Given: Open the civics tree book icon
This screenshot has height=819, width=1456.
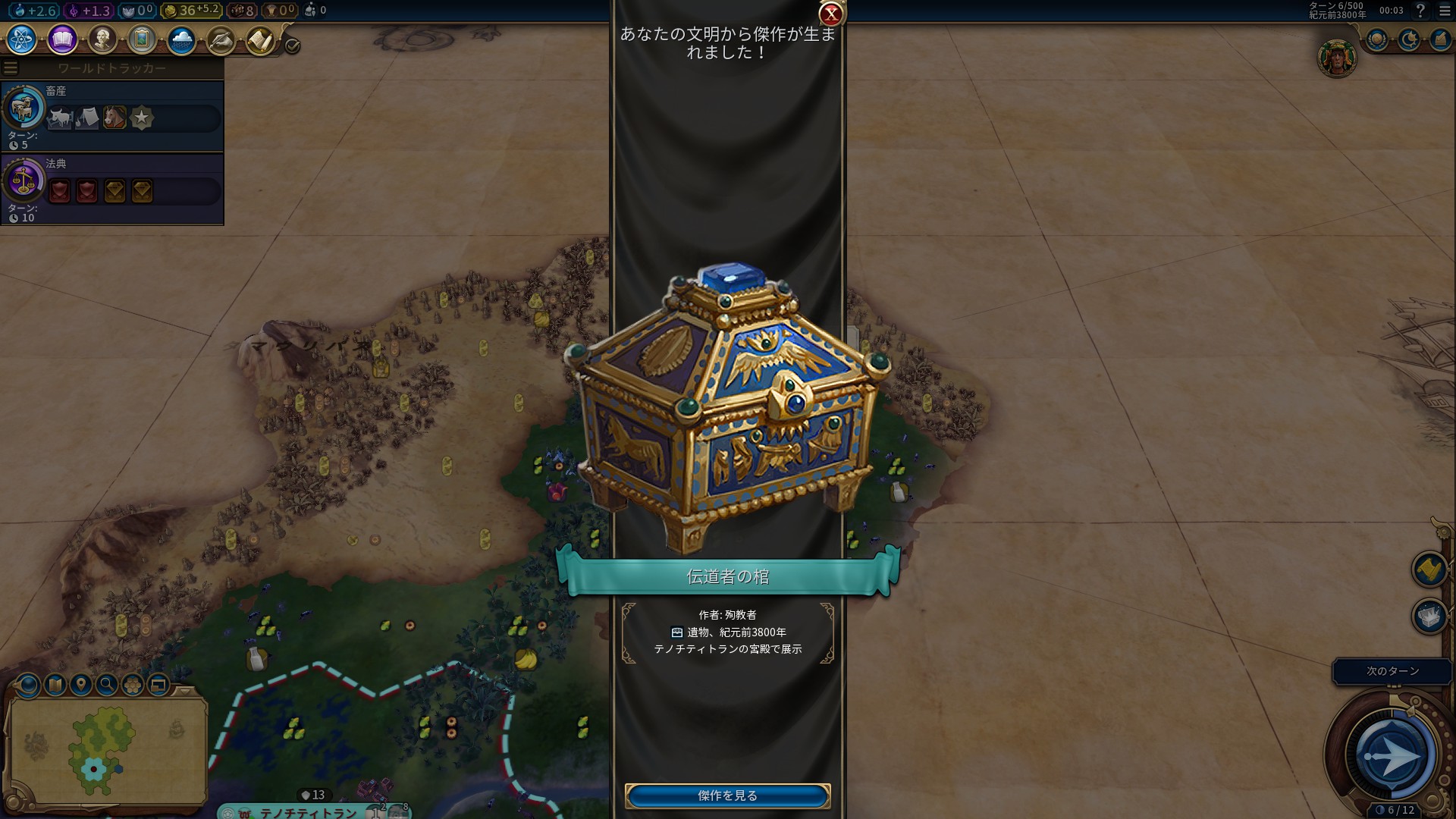Looking at the screenshot, I should [x=62, y=39].
